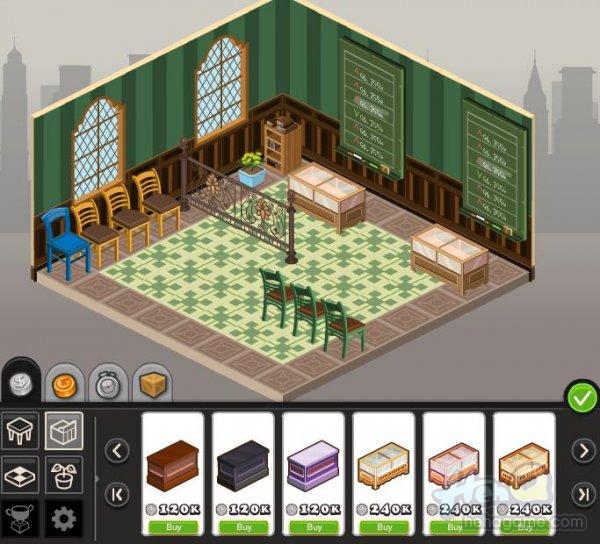Buy the brown wooden counter for 120K
The width and height of the screenshot is (600, 544).
[x=173, y=526]
